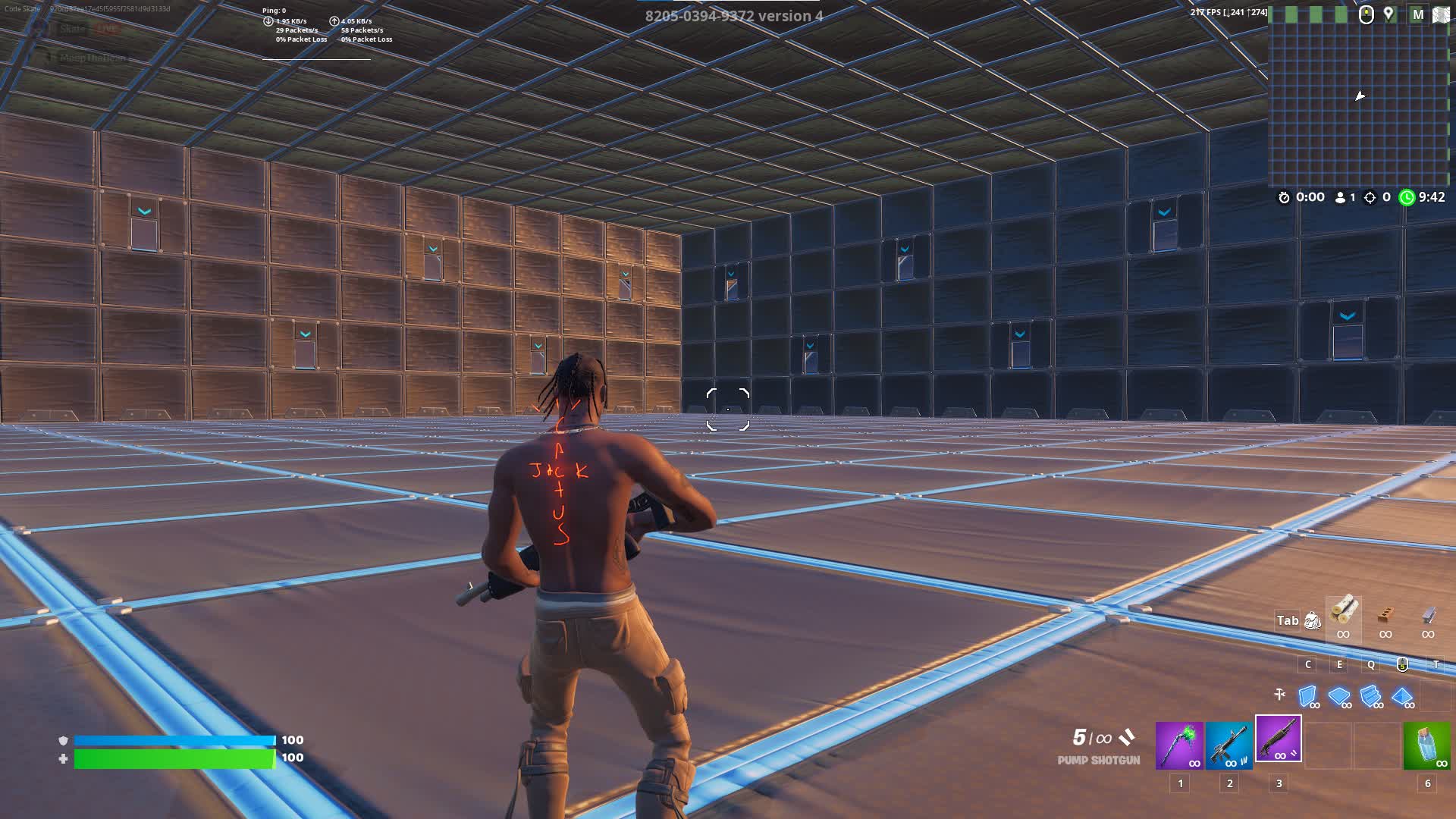Open the map using the M icon
Viewport: 1456px width, 819px height.
[x=1418, y=14]
